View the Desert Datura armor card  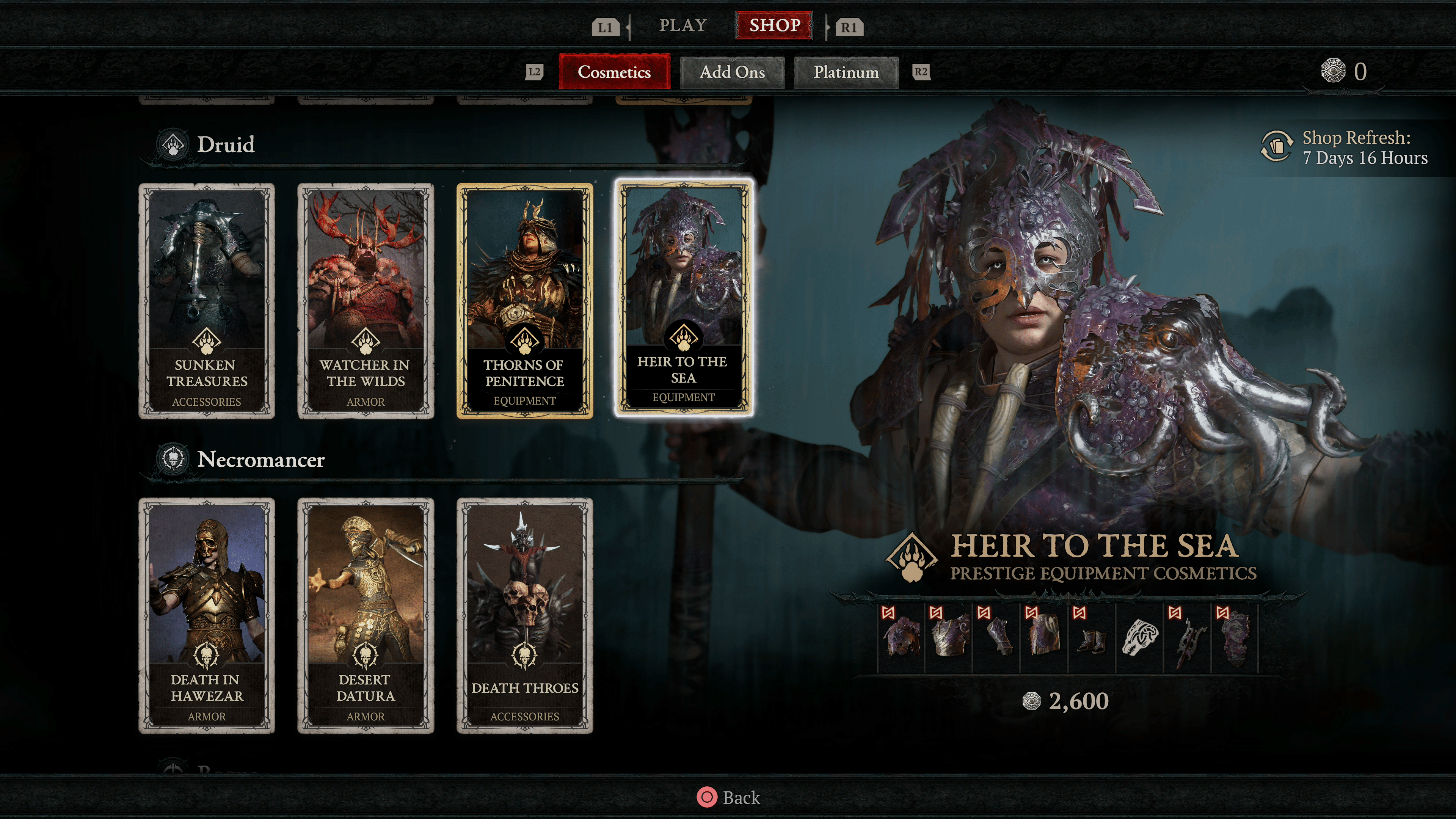tap(366, 615)
